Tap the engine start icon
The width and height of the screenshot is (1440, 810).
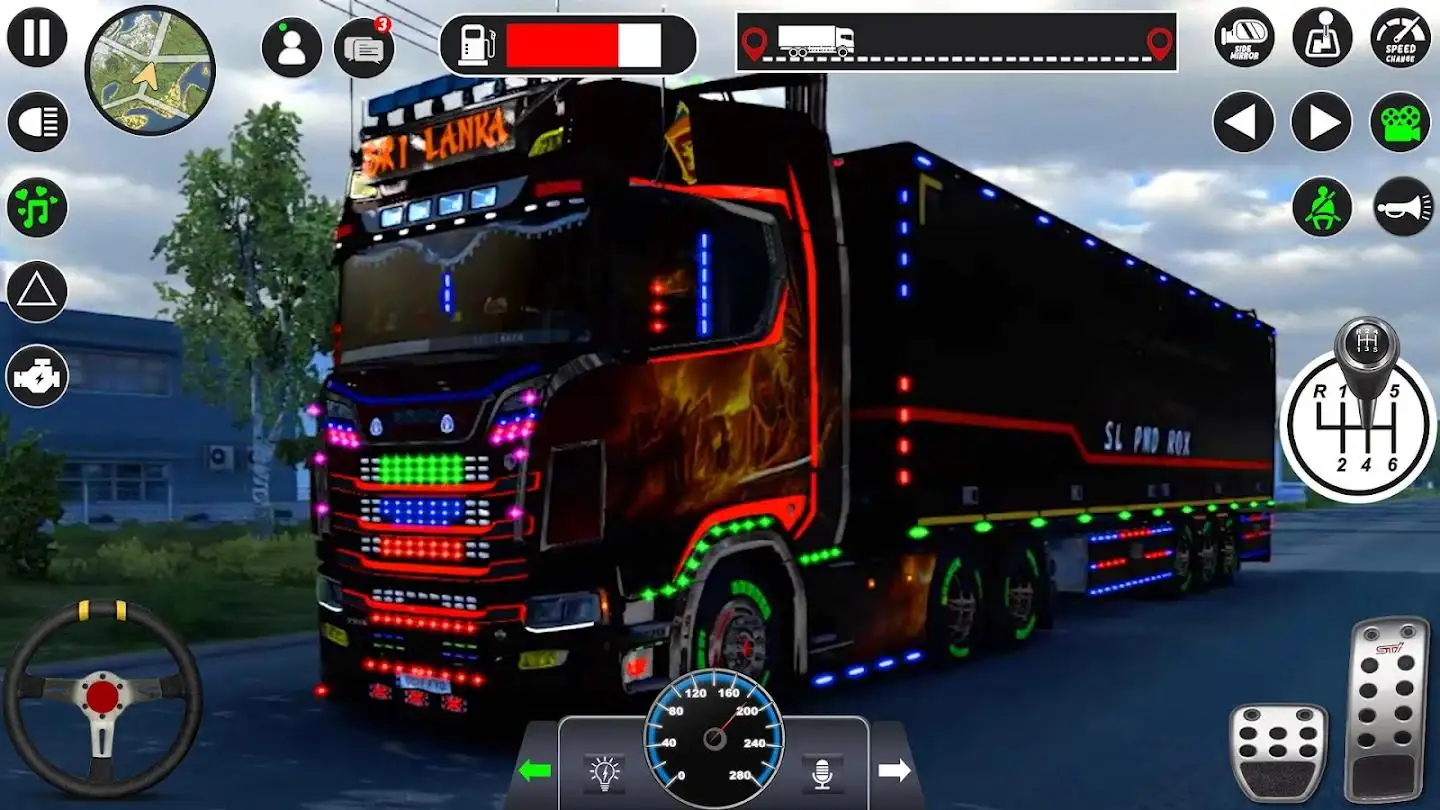coord(37,377)
